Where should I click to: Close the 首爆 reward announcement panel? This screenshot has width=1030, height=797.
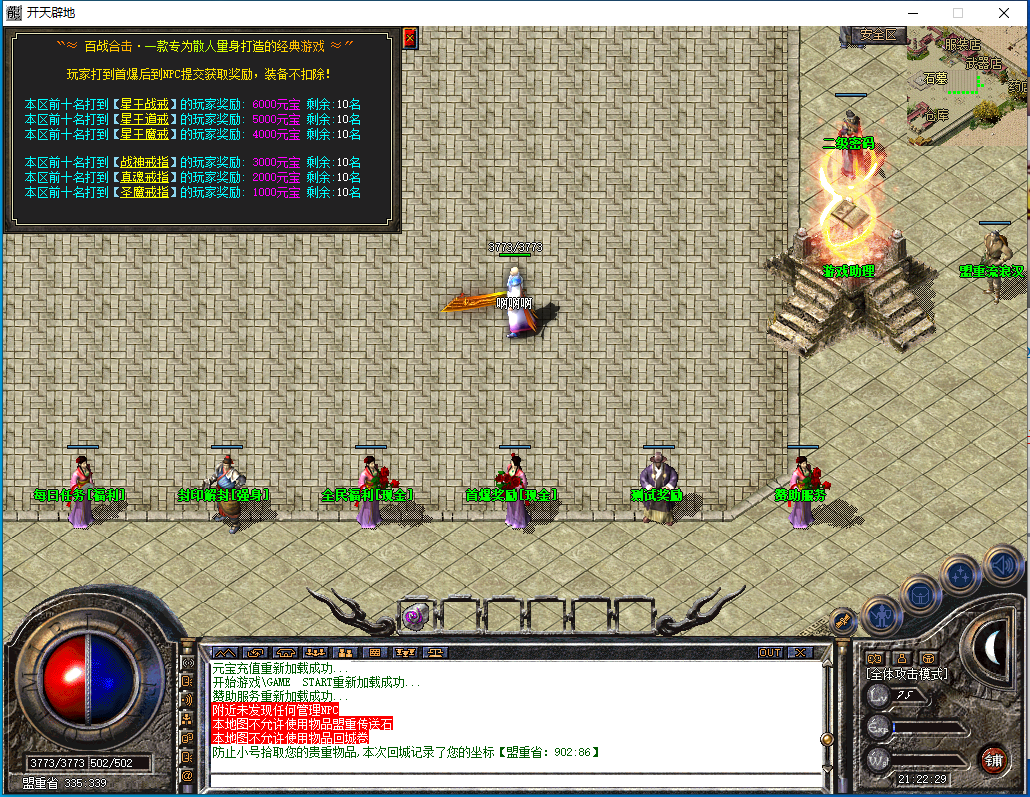pyautogui.click(x=409, y=38)
